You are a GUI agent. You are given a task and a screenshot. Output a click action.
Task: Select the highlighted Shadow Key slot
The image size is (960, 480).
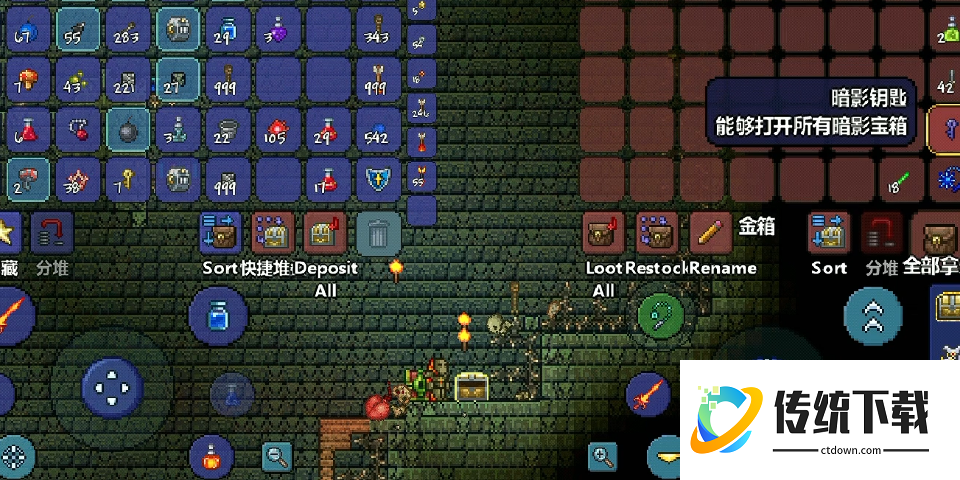pyautogui.click(x=947, y=128)
